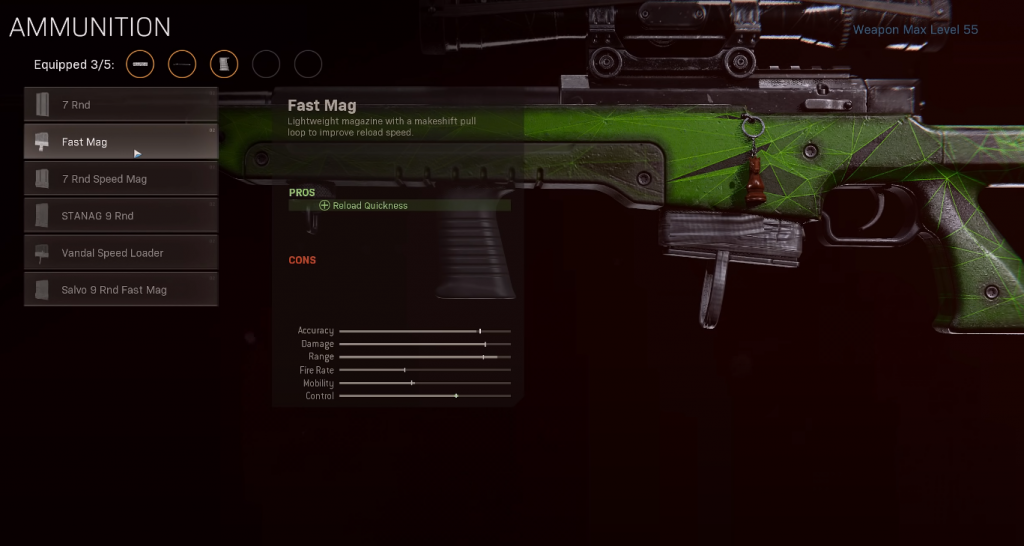
Task: Choose the Fast Mag attachment
Action: coord(121,142)
